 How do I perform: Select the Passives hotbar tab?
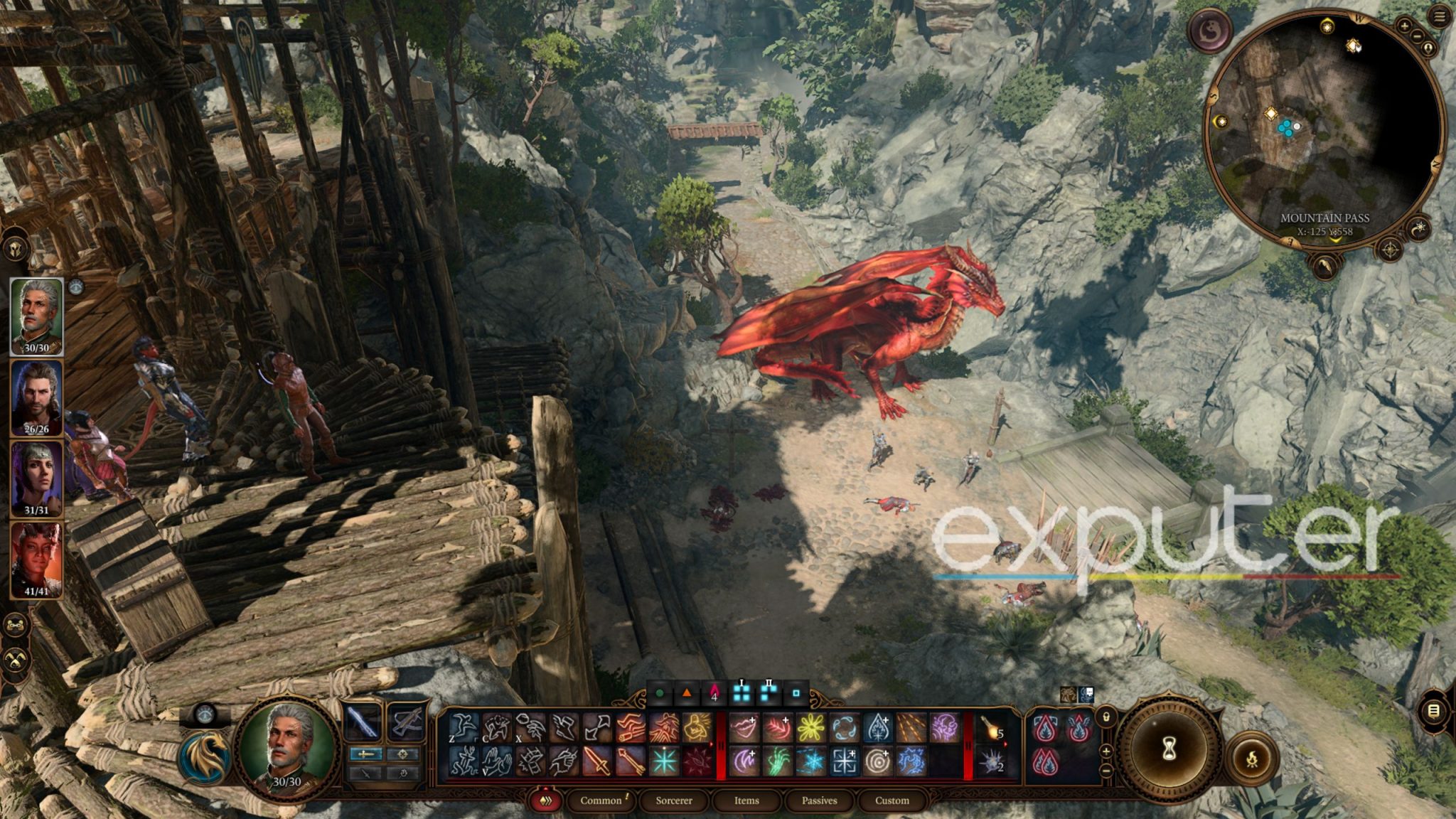819,801
